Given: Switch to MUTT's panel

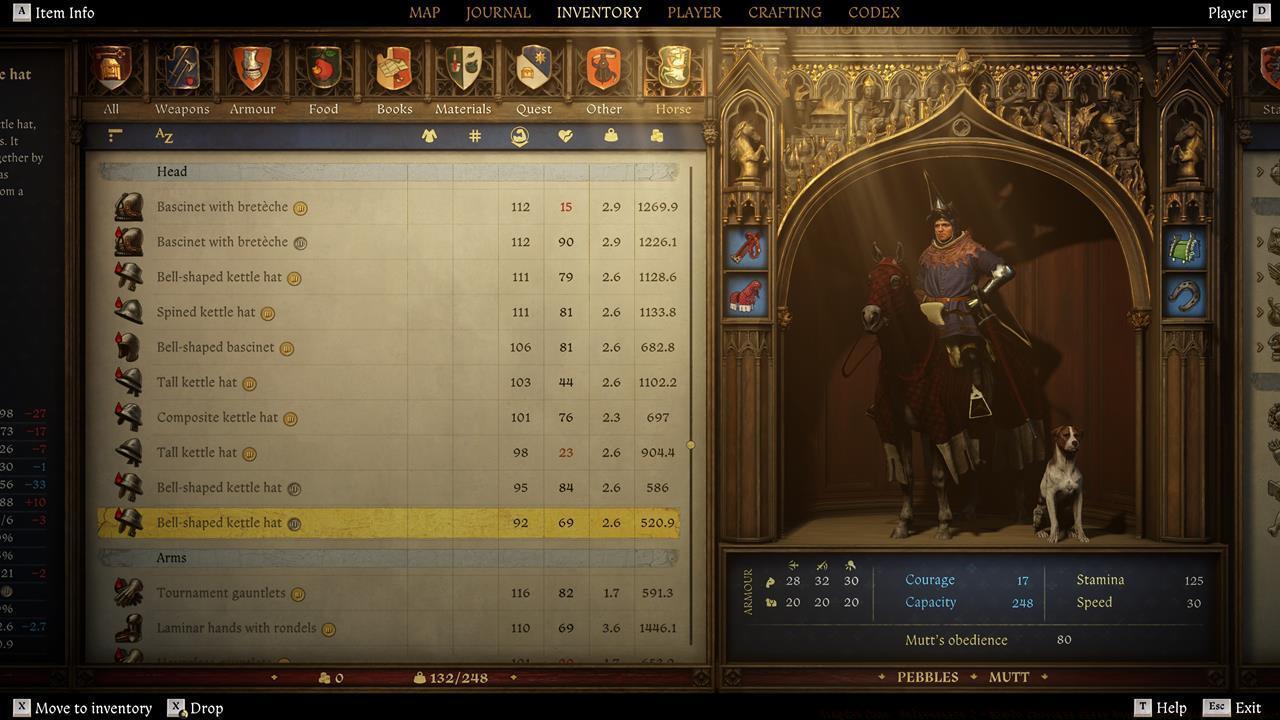Looking at the screenshot, I should pyautogui.click(x=1008, y=677).
